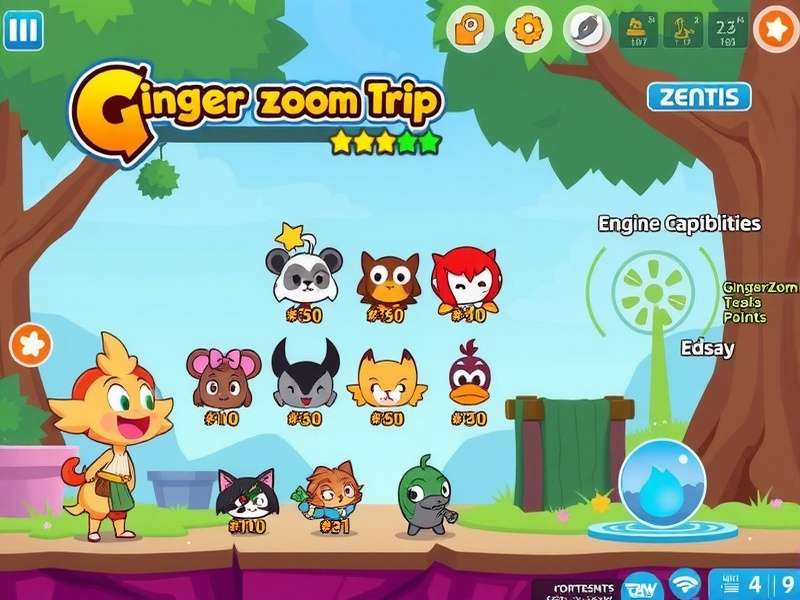Choose the black horned character

[305, 374]
